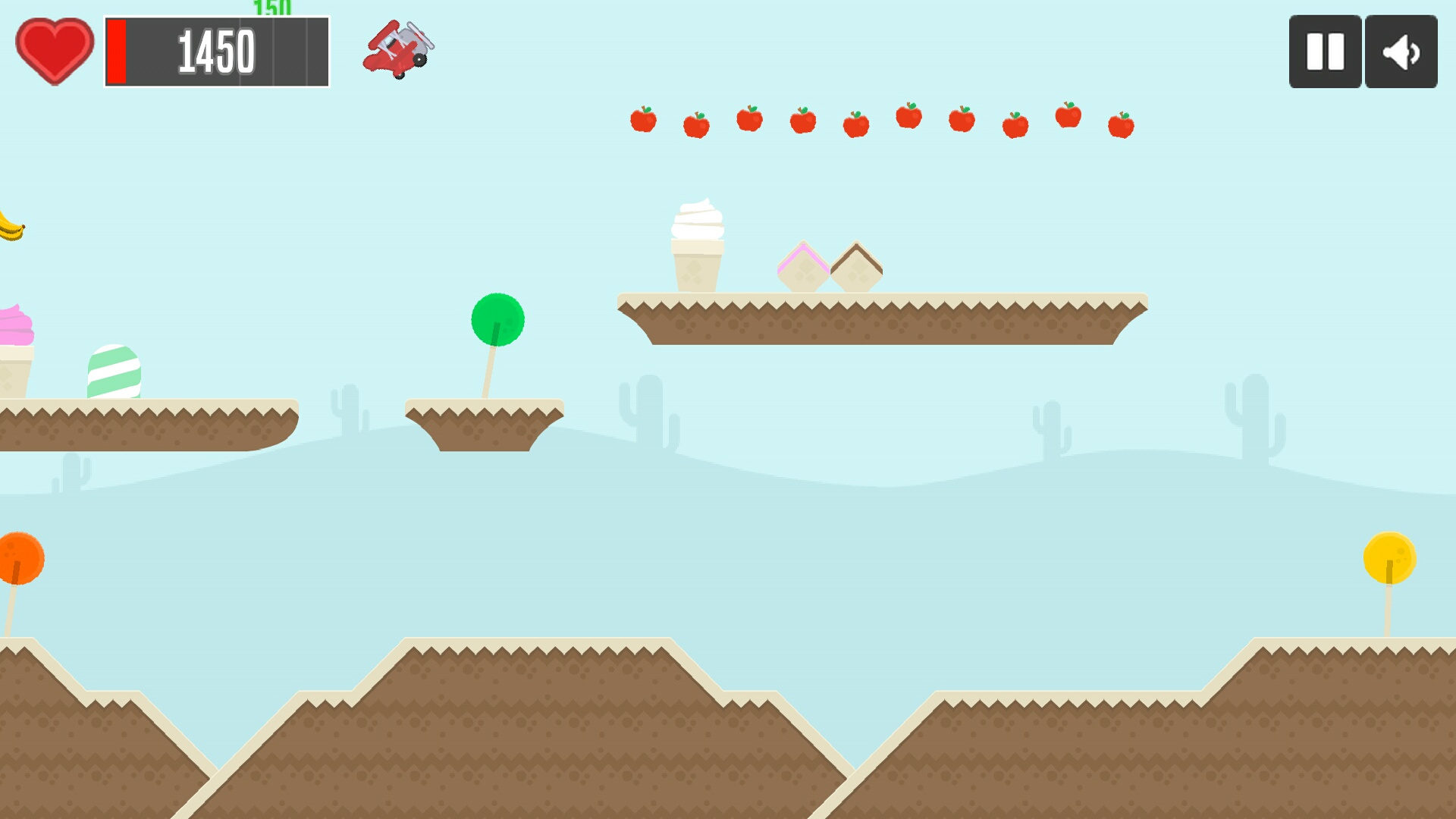
Task: Pause the game
Action: (1323, 50)
